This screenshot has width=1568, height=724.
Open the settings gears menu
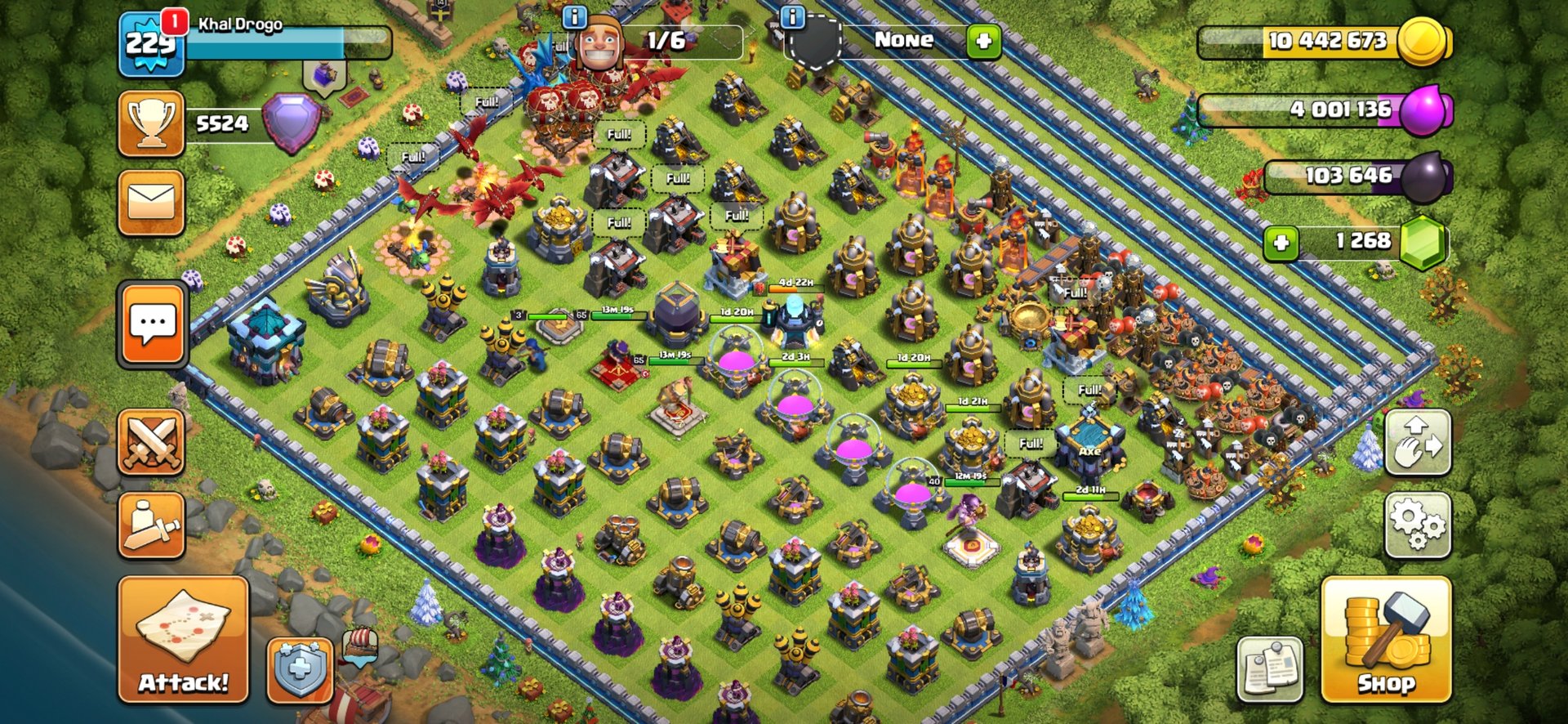[x=1418, y=524]
